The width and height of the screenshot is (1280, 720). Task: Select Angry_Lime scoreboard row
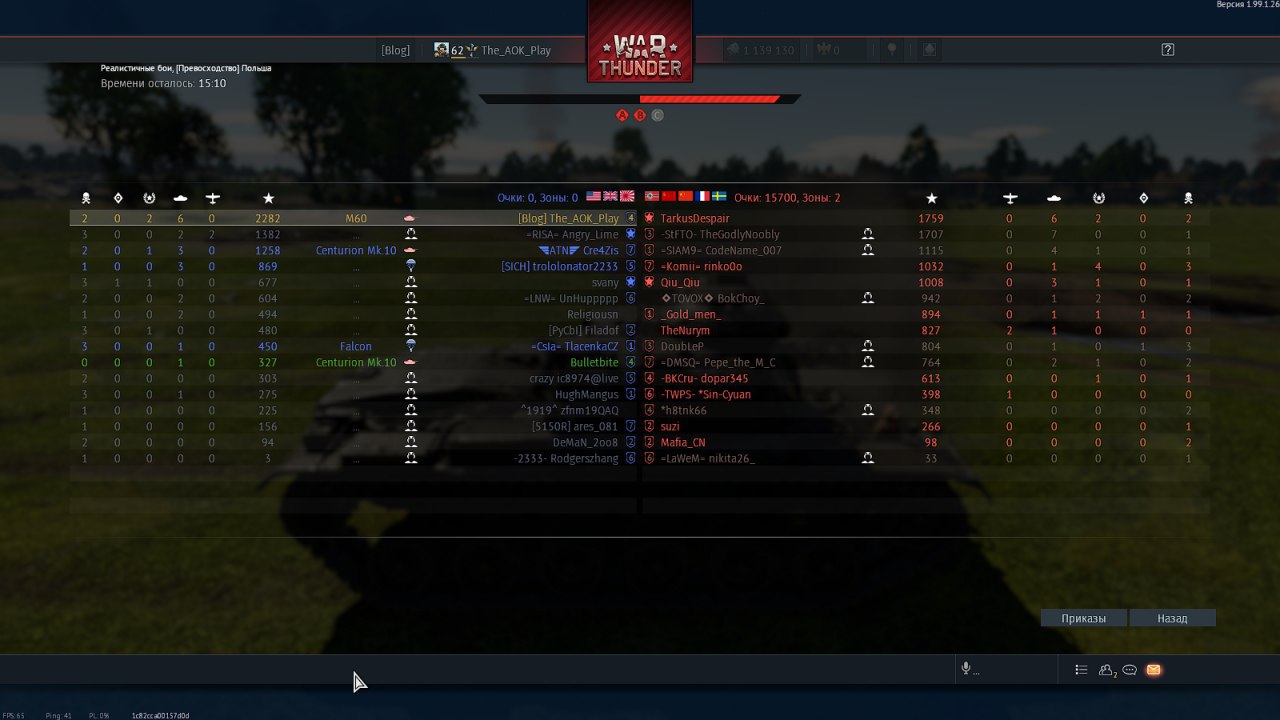point(590,234)
